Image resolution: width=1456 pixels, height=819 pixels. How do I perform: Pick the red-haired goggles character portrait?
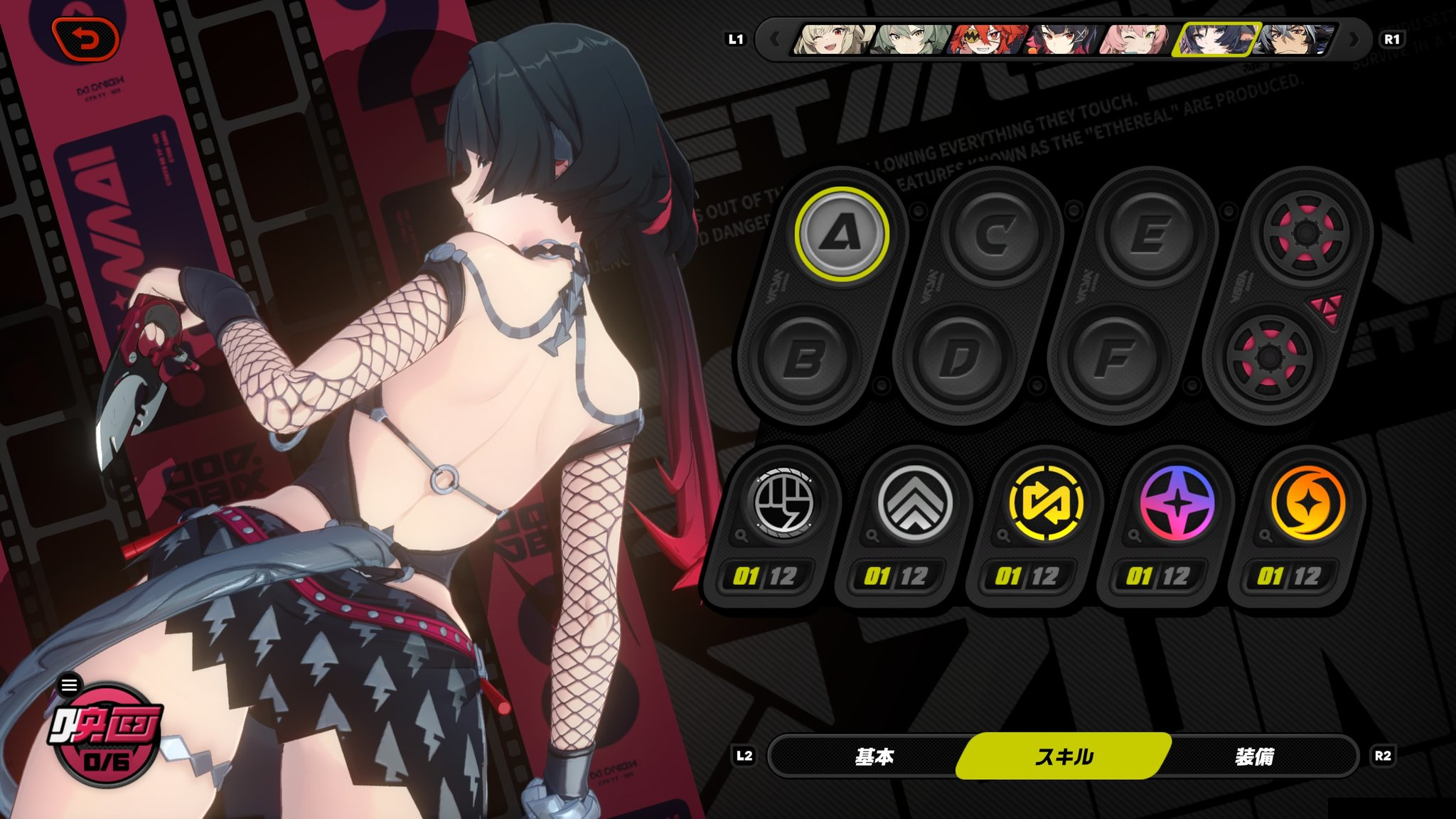point(988,40)
